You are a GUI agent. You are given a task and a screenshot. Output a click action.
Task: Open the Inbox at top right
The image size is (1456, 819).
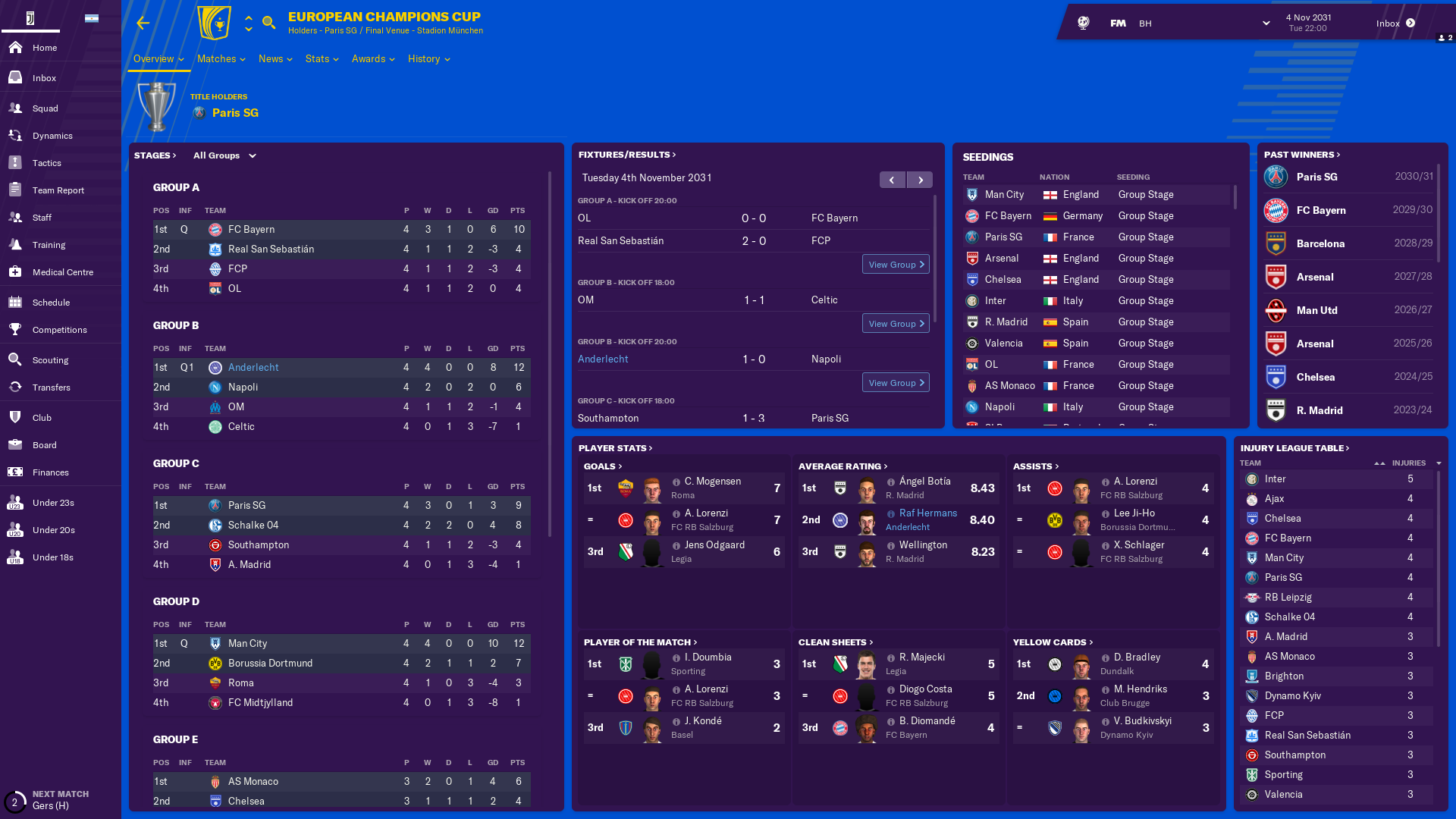pos(1395,24)
